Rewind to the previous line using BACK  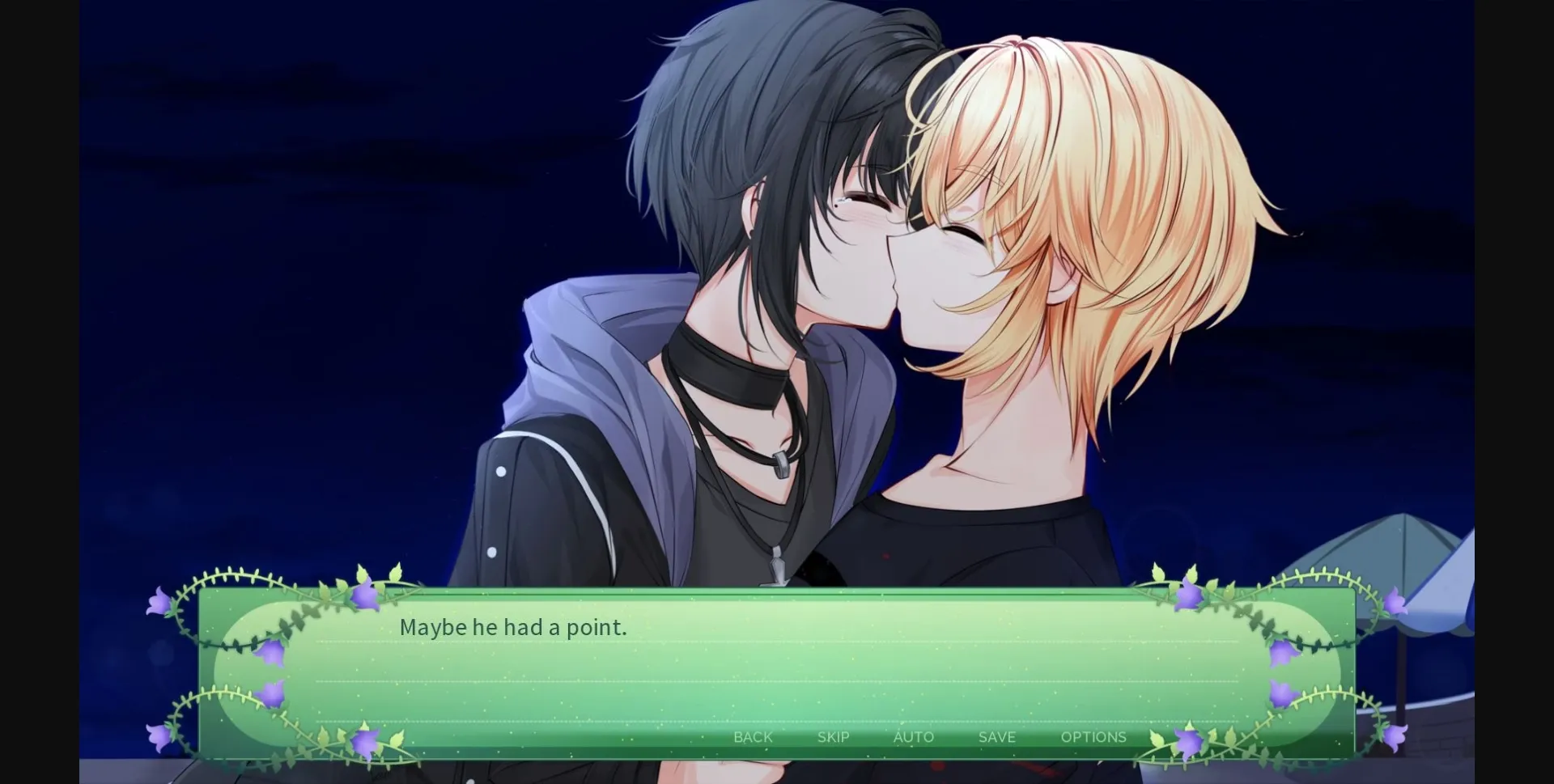[x=753, y=737]
